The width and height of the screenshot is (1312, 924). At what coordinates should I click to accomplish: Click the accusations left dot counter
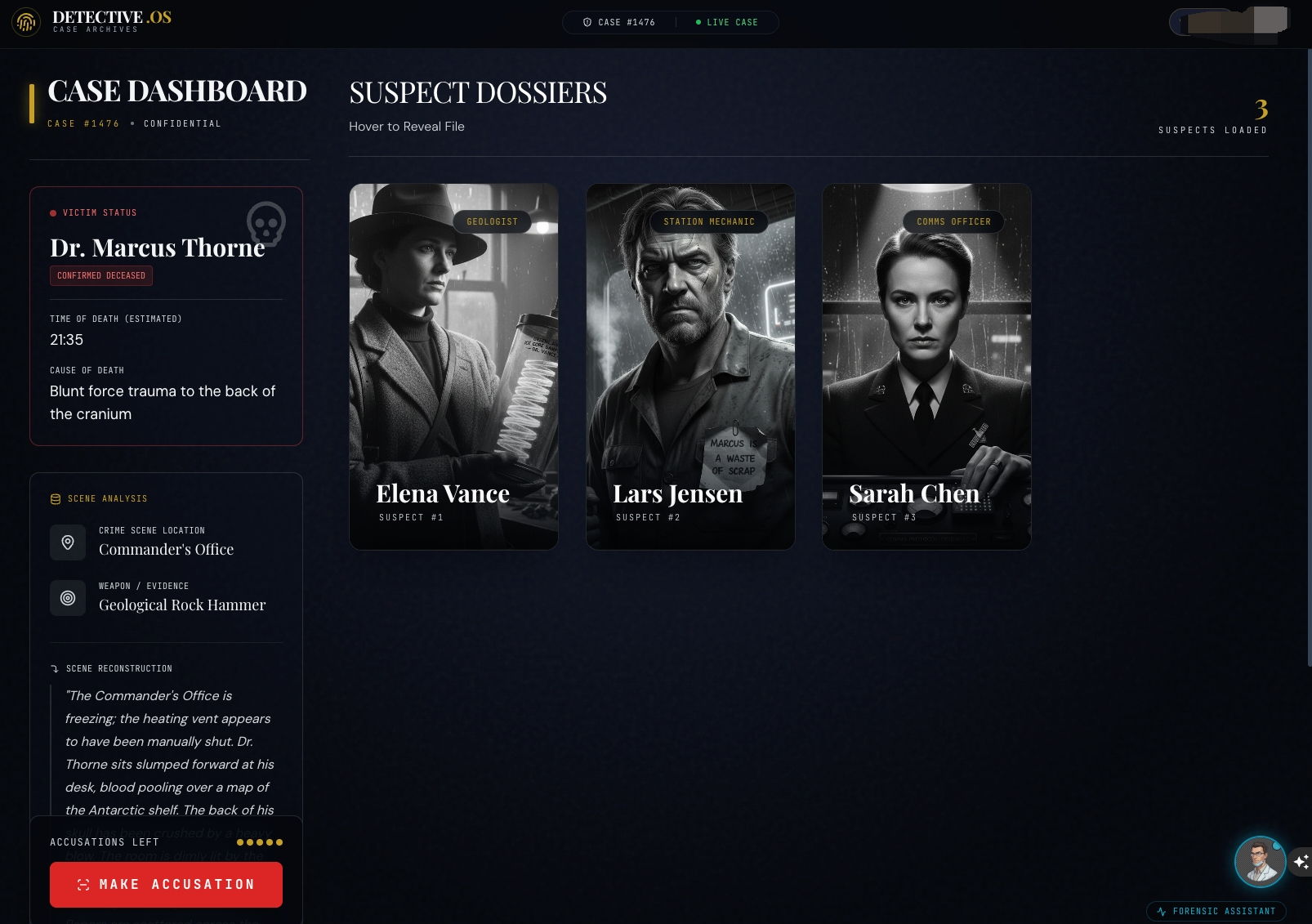tap(260, 841)
